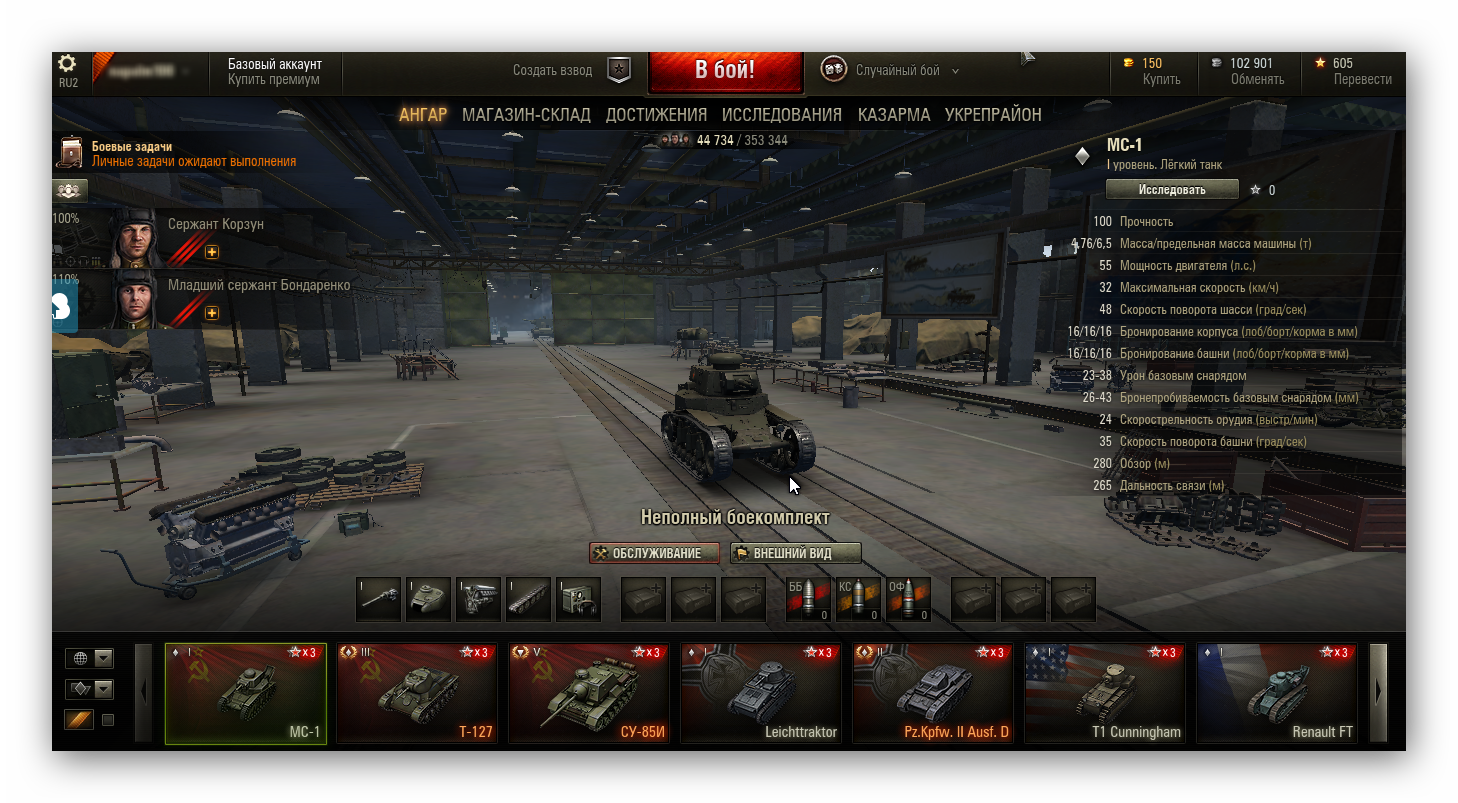Image resolution: width=1458 pixels, height=803 pixels.
Task: Open the УКРЕПРАЙОН tab
Action: 993,115
